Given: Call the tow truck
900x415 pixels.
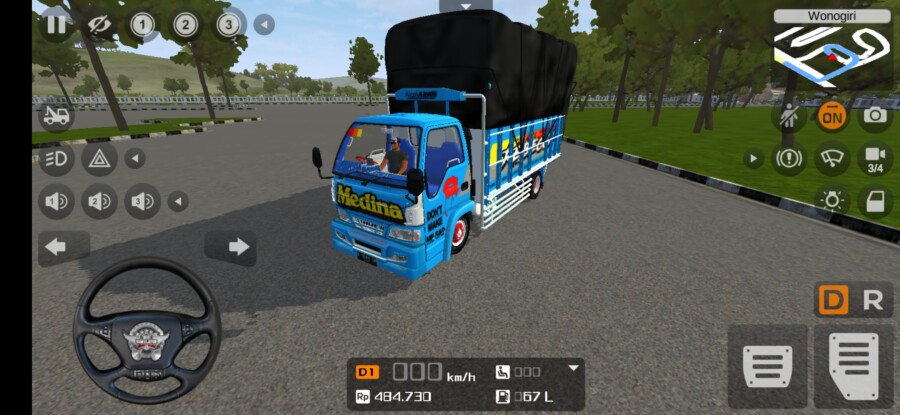Looking at the screenshot, I should [x=56, y=117].
